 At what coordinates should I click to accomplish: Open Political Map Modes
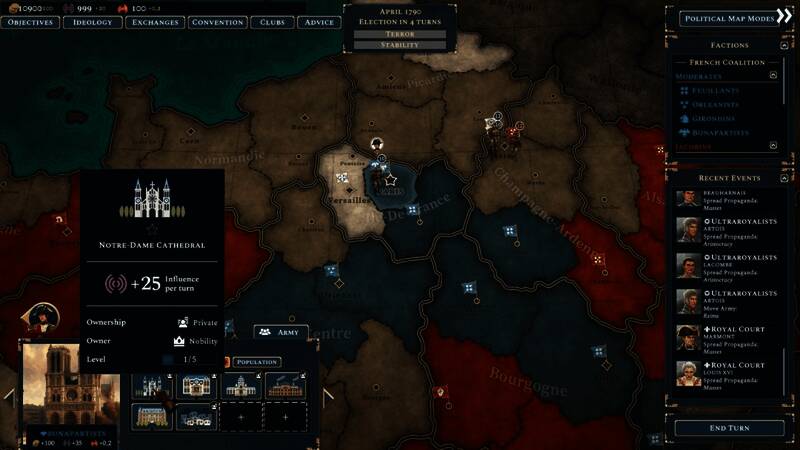click(727, 18)
